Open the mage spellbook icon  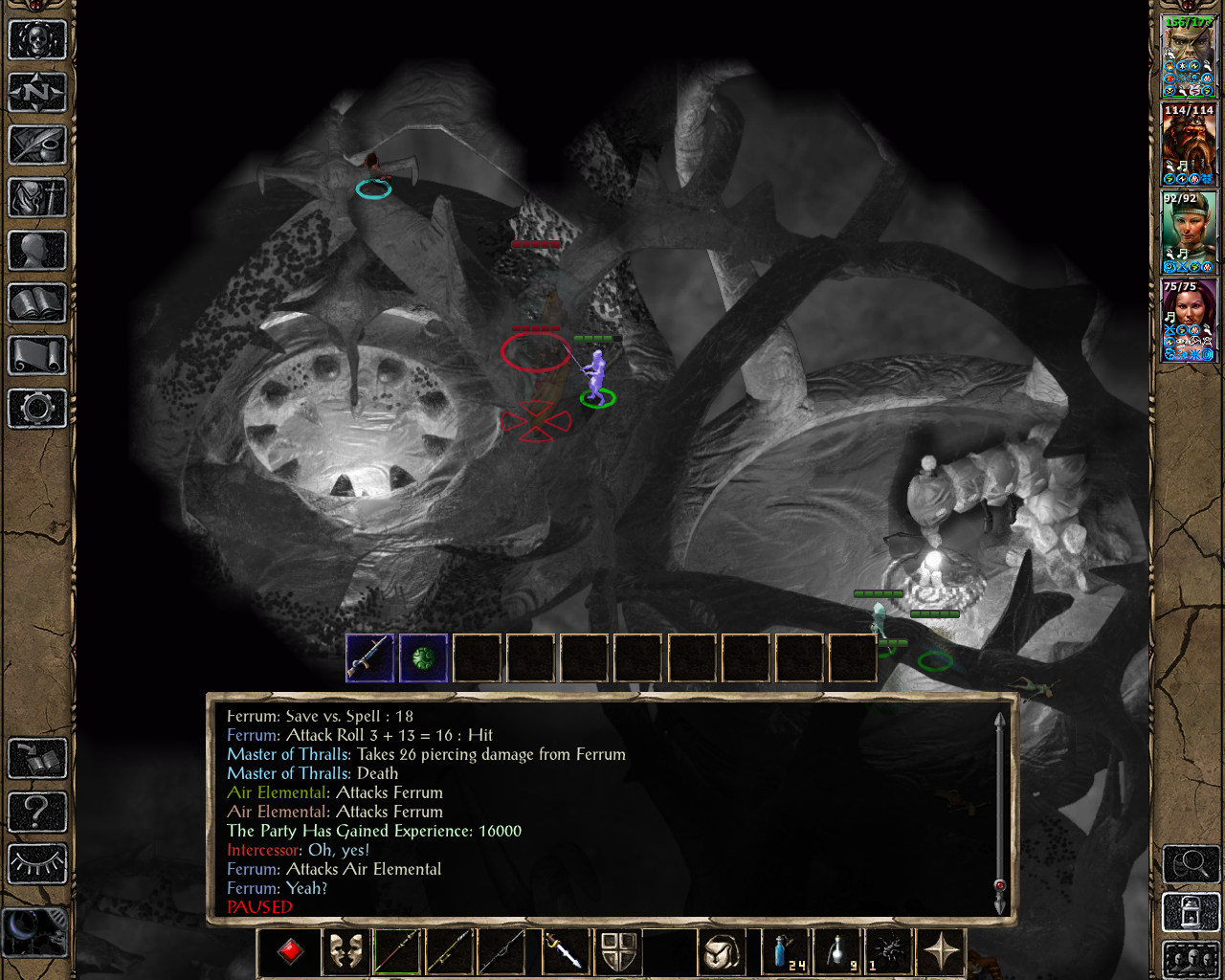pos(36,304)
